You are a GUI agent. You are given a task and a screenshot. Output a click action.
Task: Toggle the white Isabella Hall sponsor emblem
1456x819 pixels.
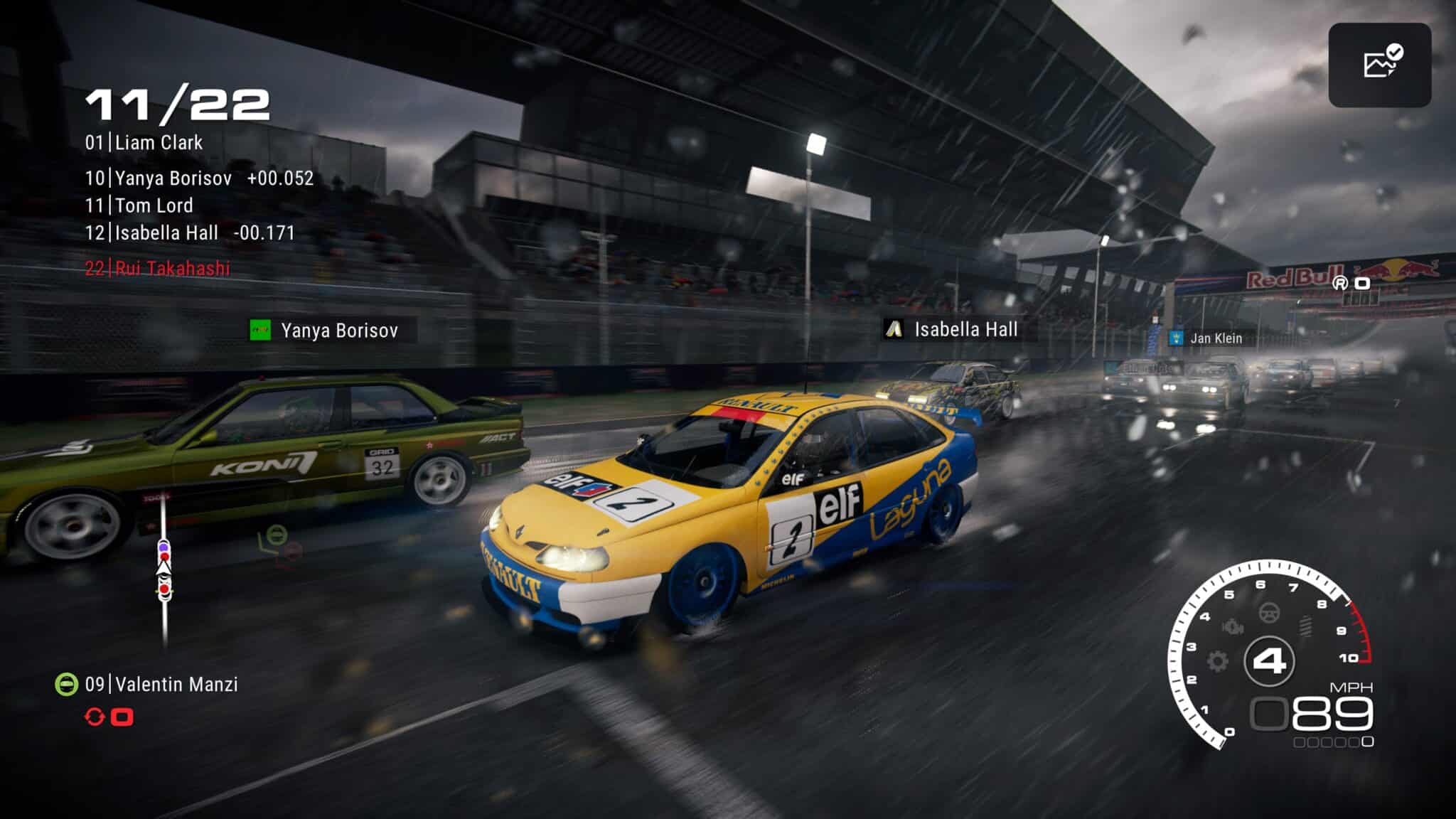pos(892,330)
